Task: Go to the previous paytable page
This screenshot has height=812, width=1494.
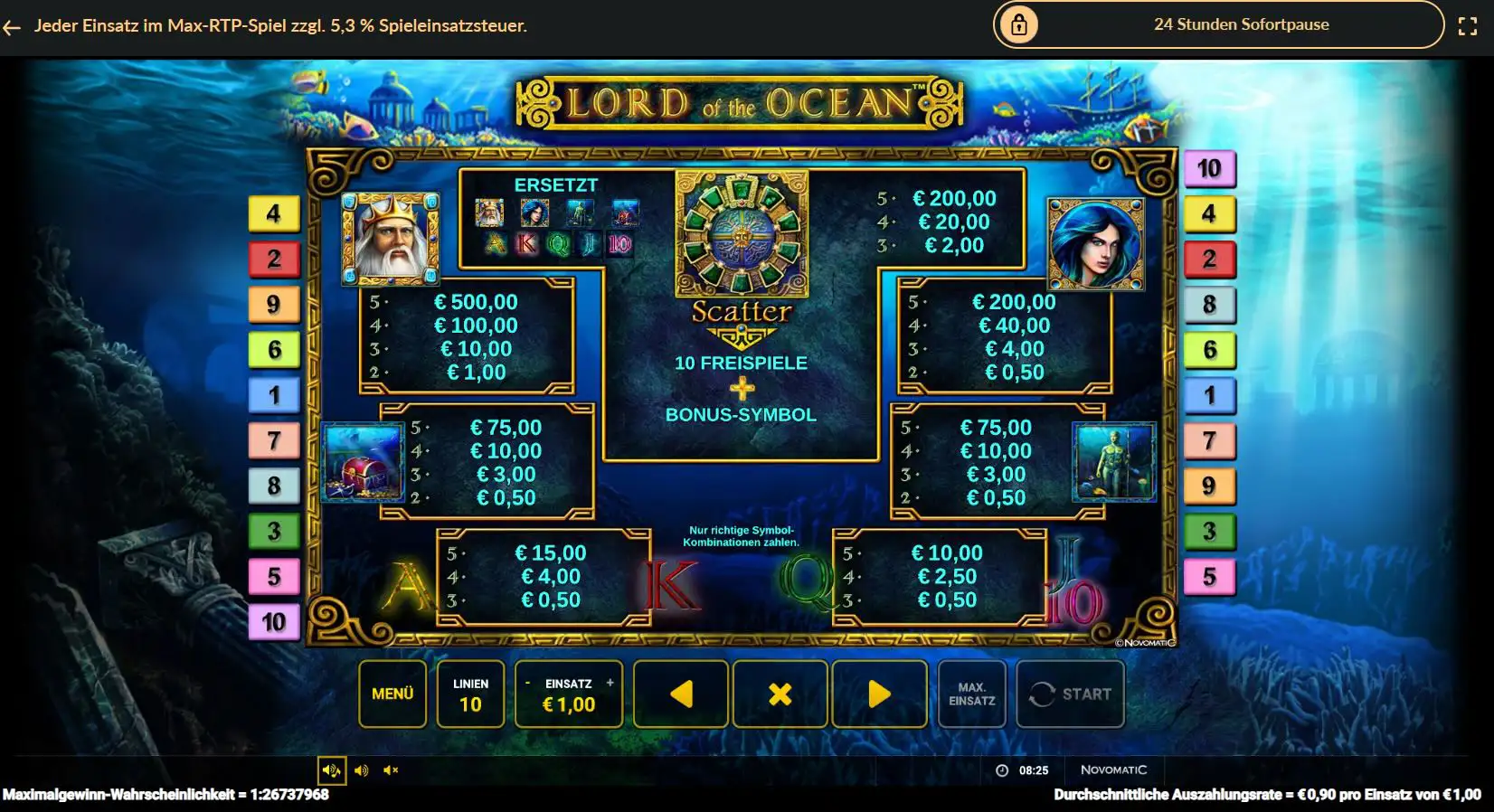Action: coord(681,694)
